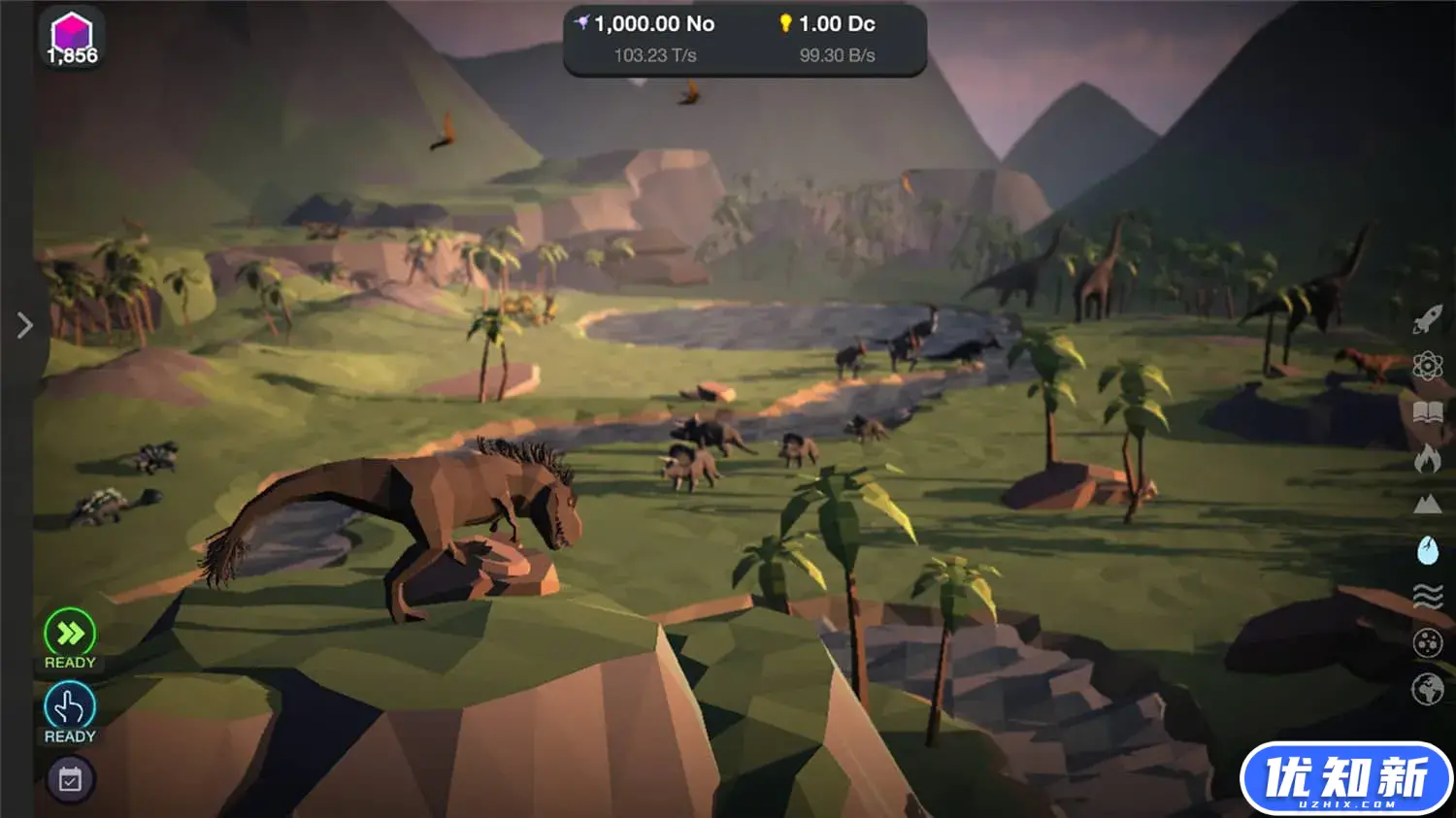
Task: Click the blue uzhix.com watermark logo
Action: pos(1345,778)
